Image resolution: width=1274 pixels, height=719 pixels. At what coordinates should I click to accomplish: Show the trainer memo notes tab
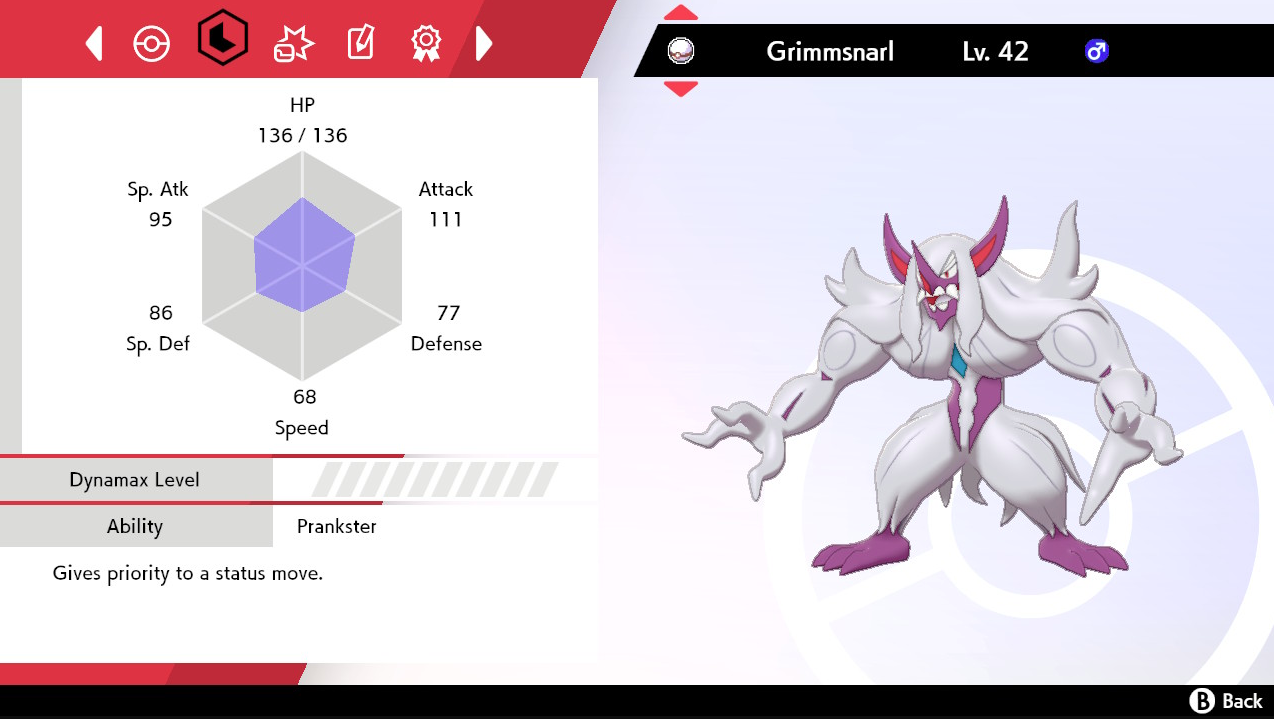(360, 44)
